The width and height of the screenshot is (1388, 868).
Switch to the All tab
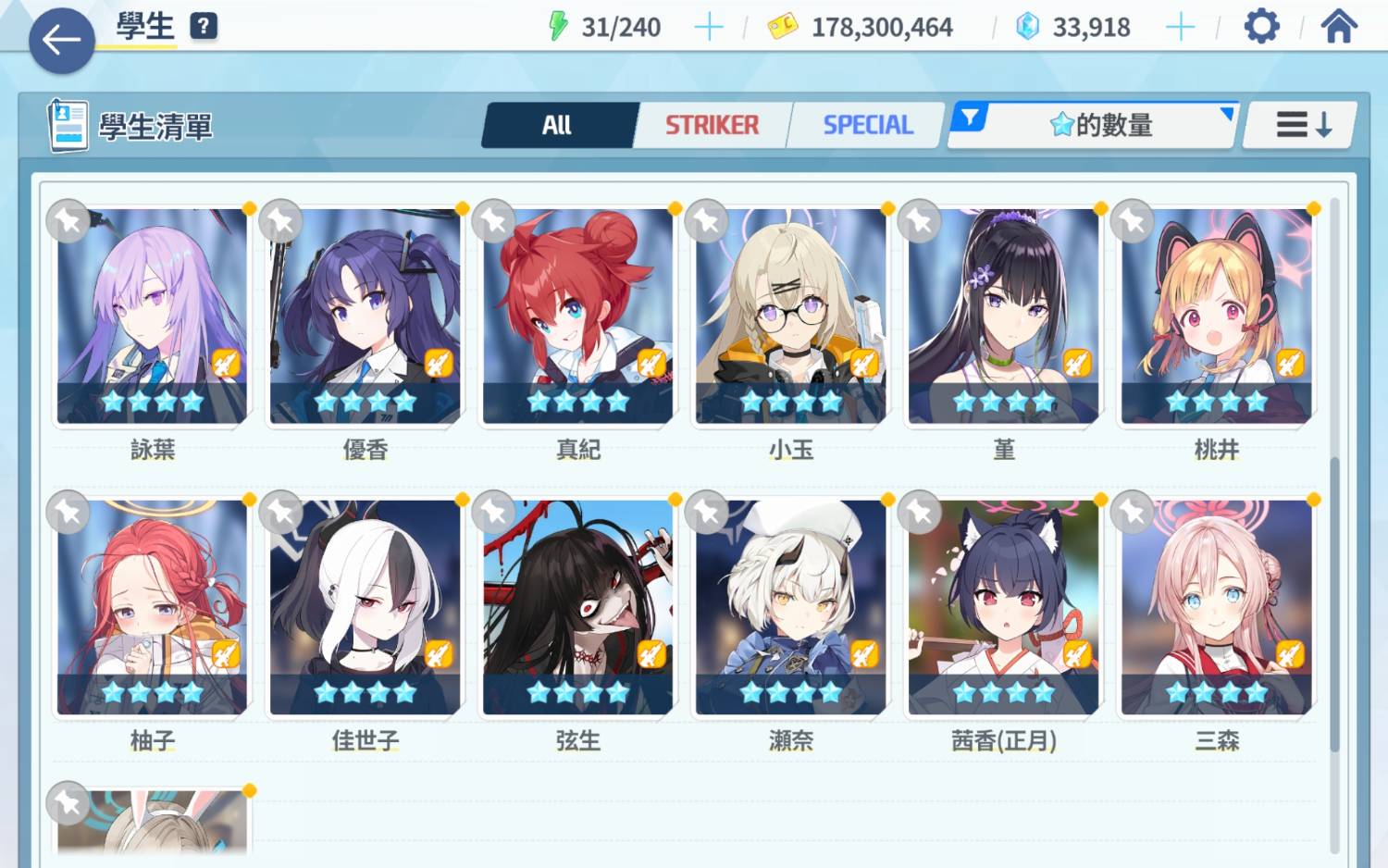[557, 125]
